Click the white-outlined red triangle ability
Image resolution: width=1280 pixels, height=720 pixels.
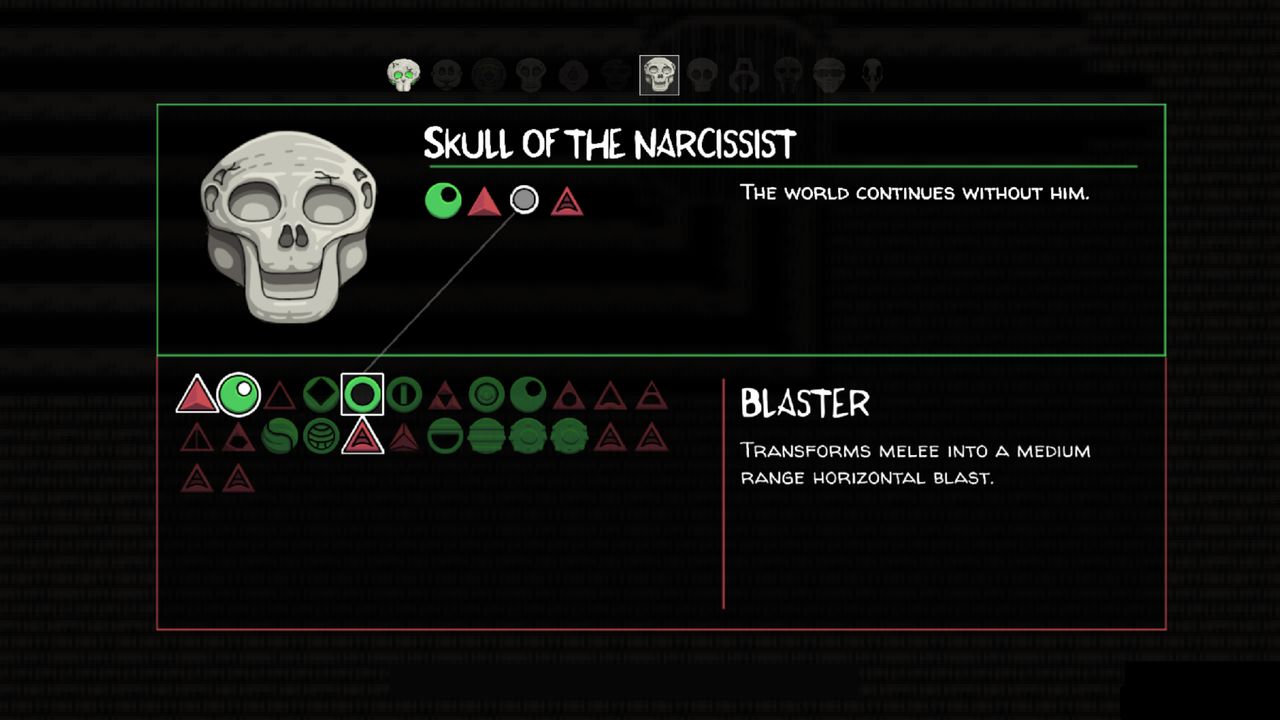(x=364, y=438)
